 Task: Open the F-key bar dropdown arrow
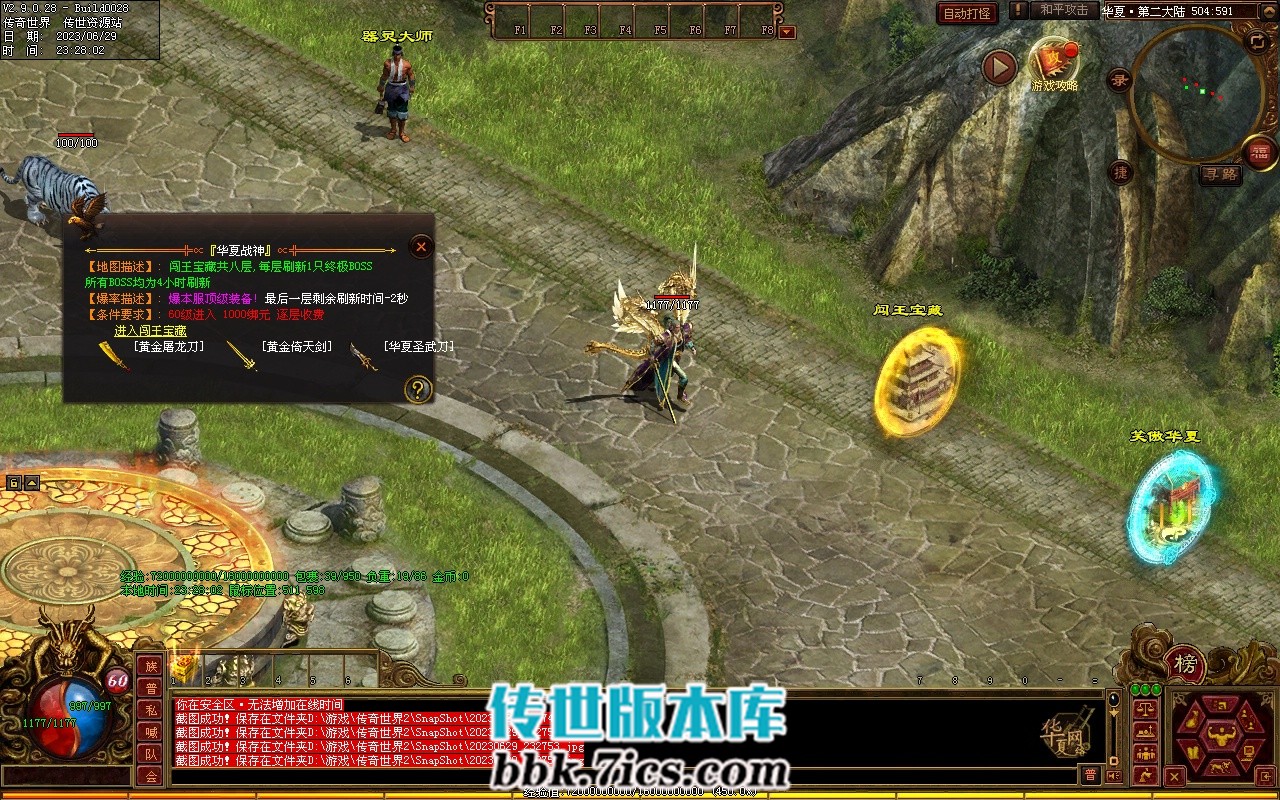pyautogui.click(x=787, y=32)
